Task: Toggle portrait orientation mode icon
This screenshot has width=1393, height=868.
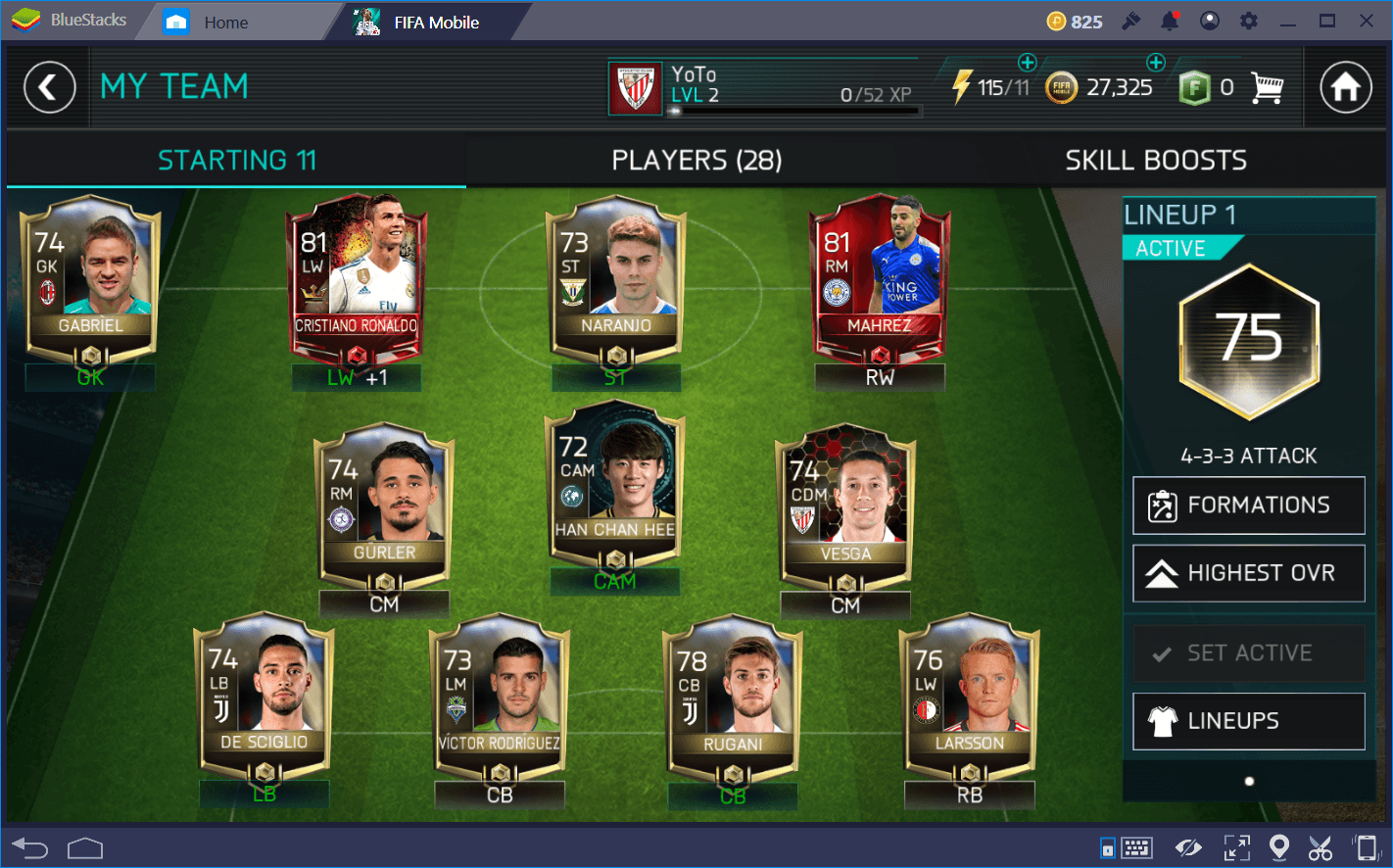Action: click(x=1369, y=846)
